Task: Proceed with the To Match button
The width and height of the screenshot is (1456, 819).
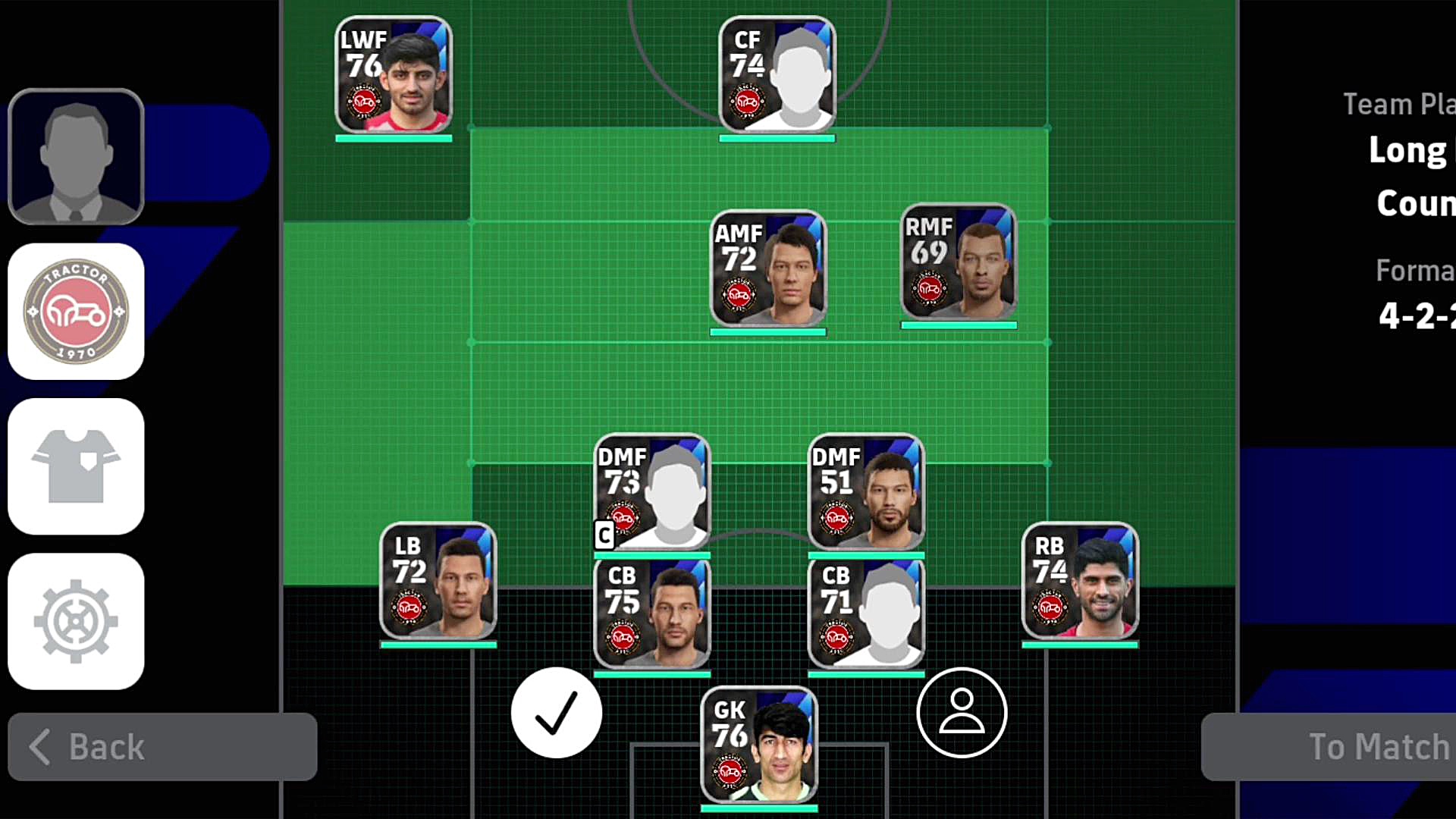Action: (x=1329, y=747)
